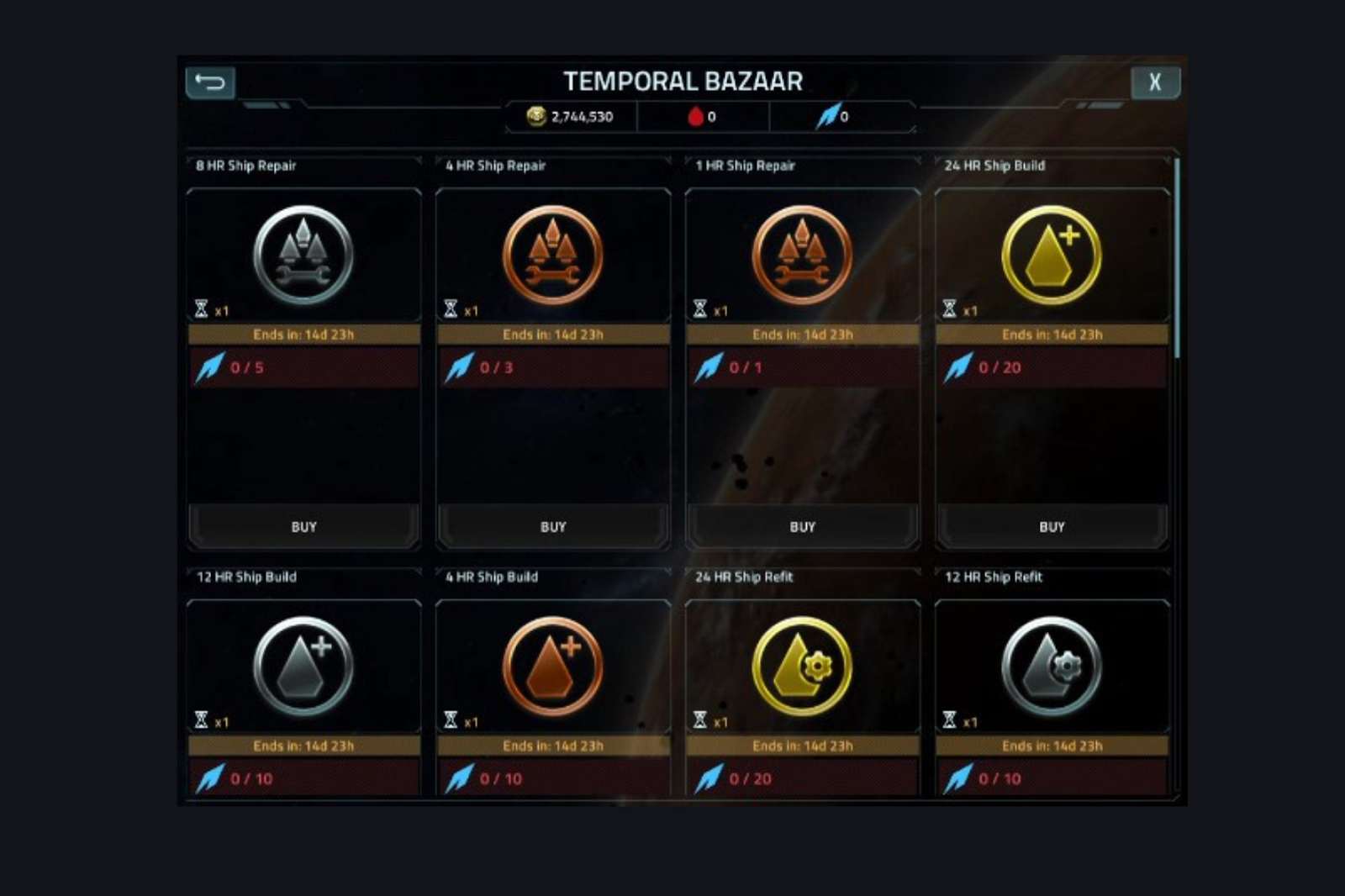Go back using the return arrow button
This screenshot has width=1345, height=896.
click(210, 82)
